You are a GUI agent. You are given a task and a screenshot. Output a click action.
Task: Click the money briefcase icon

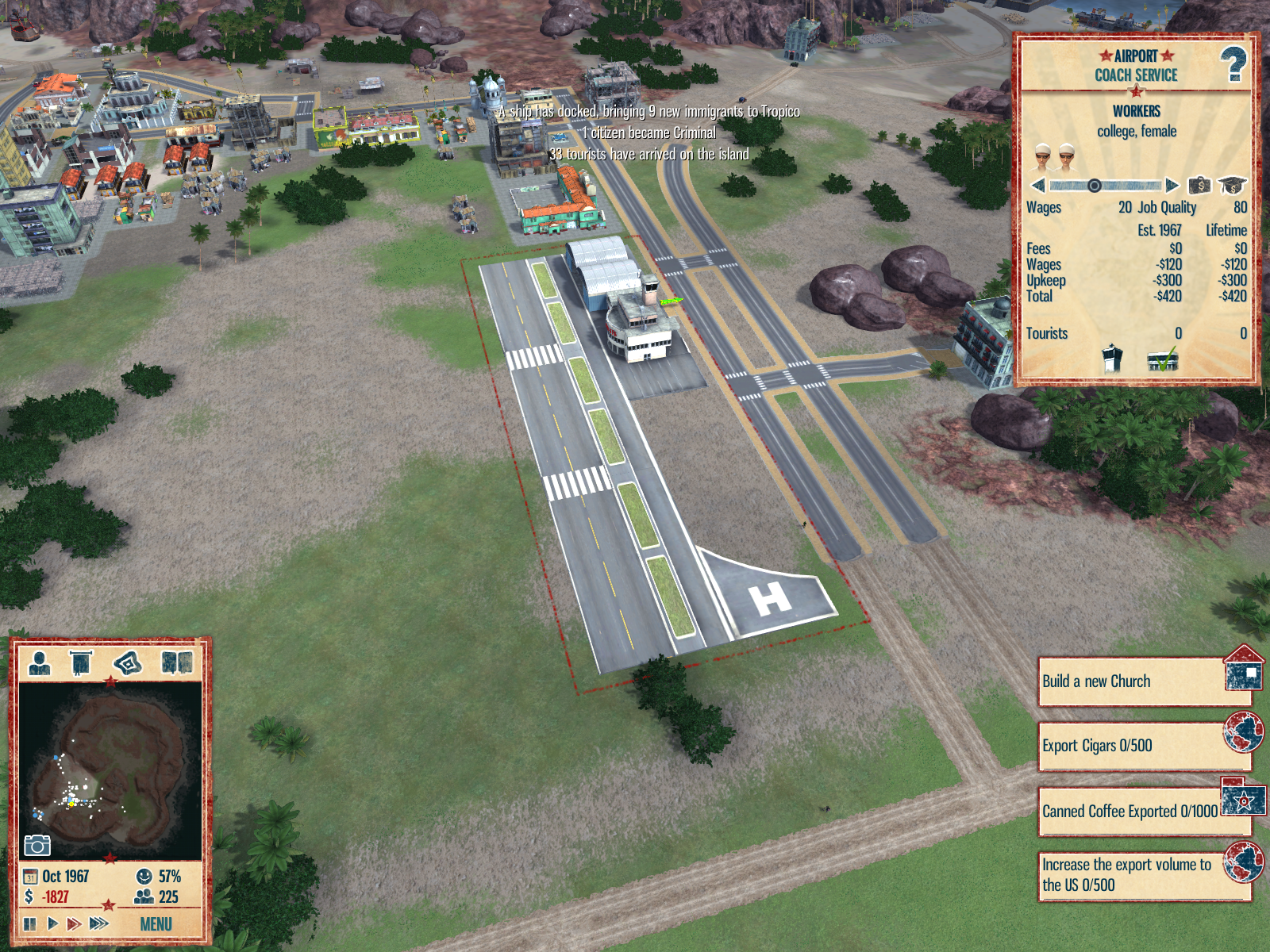1199,186
